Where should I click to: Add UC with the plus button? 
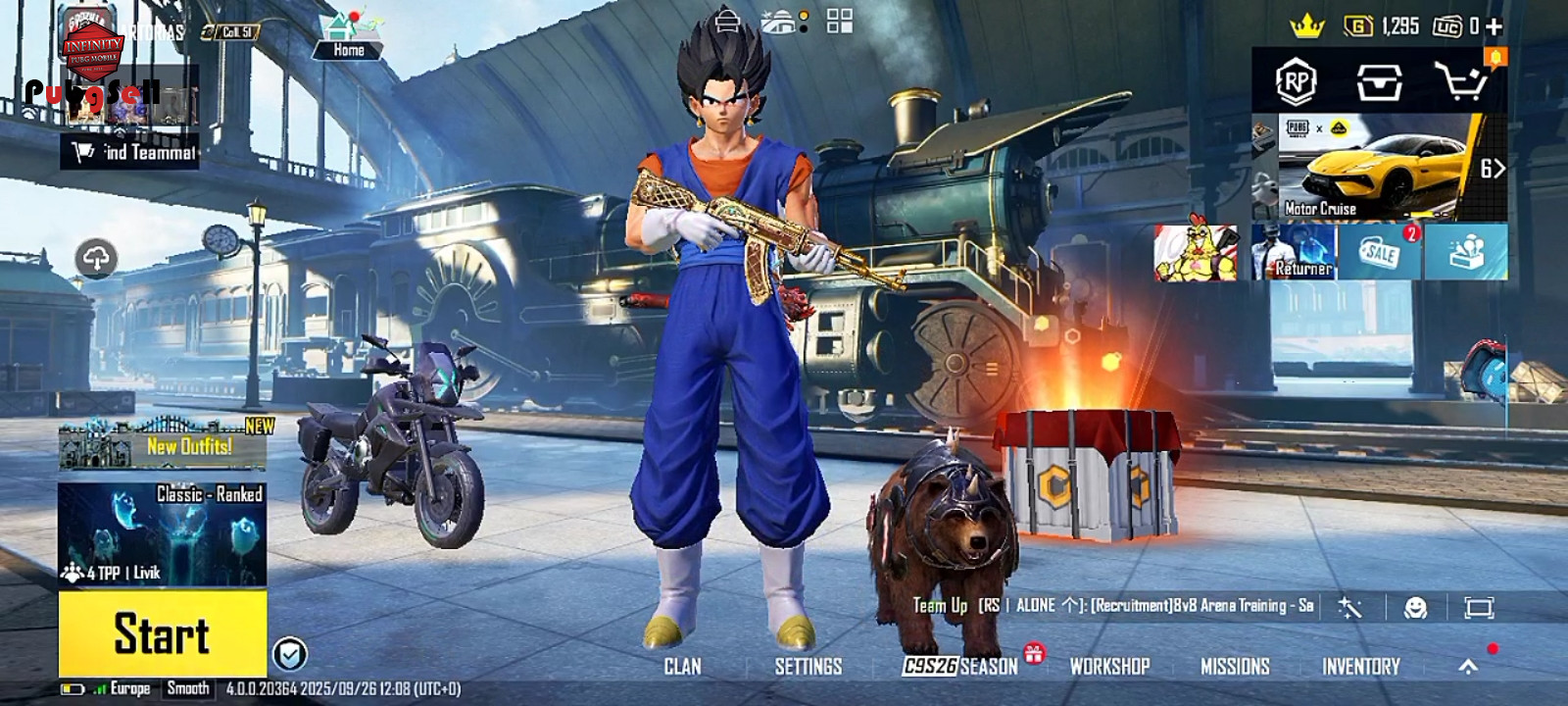coord(1494,26)
